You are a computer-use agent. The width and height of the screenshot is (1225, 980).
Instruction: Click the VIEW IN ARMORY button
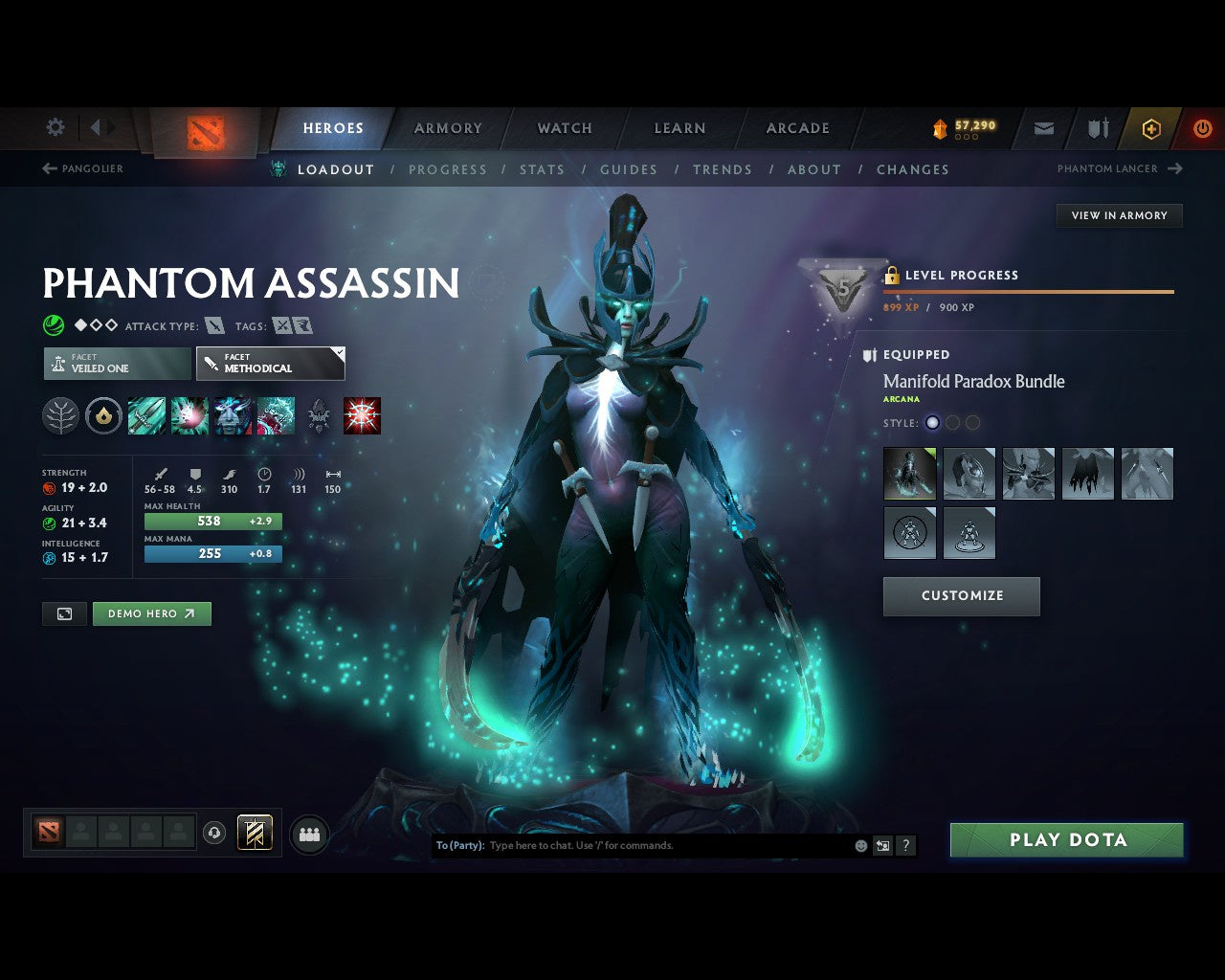point(1118,215)
